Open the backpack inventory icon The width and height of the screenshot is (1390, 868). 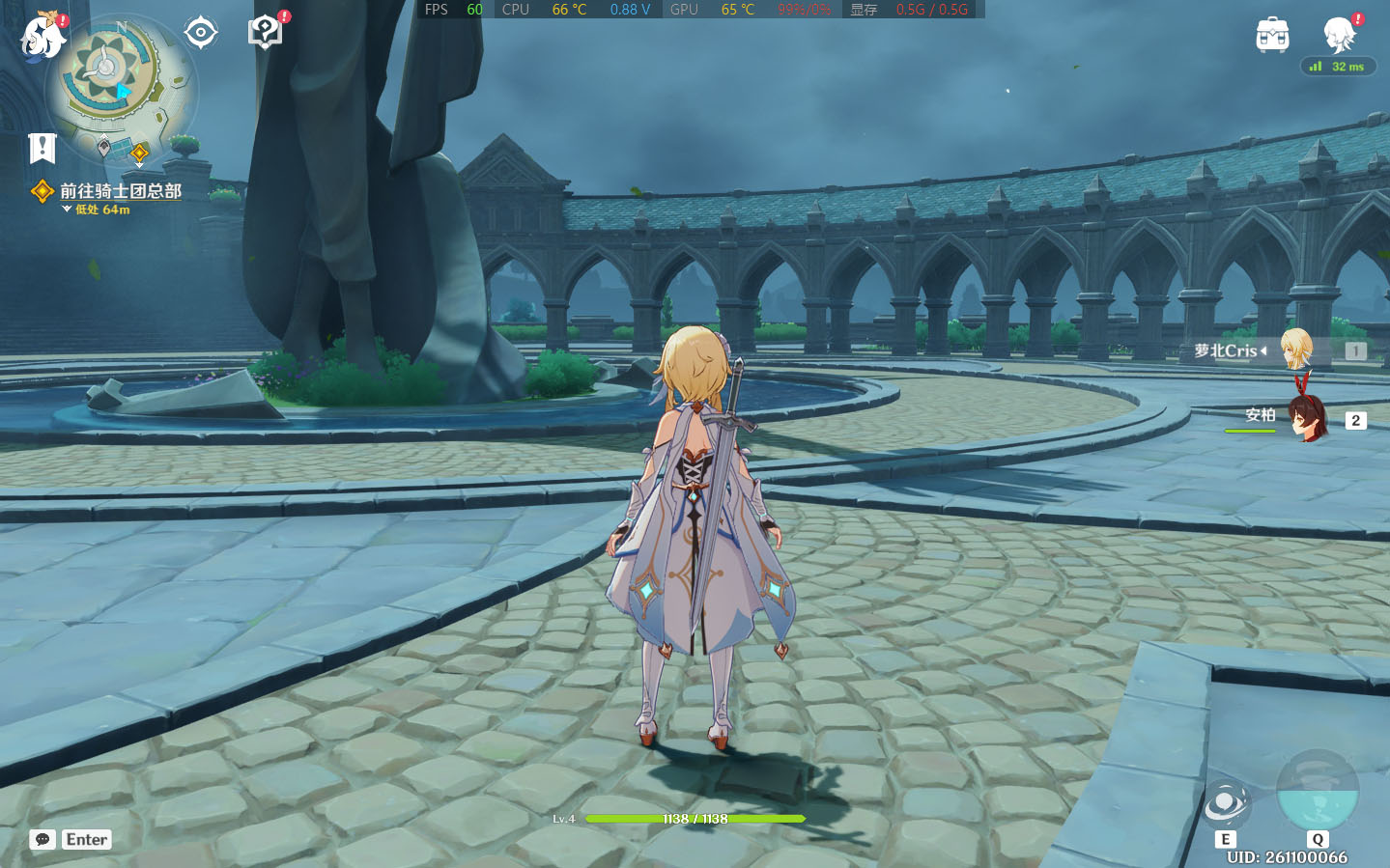1272,35
